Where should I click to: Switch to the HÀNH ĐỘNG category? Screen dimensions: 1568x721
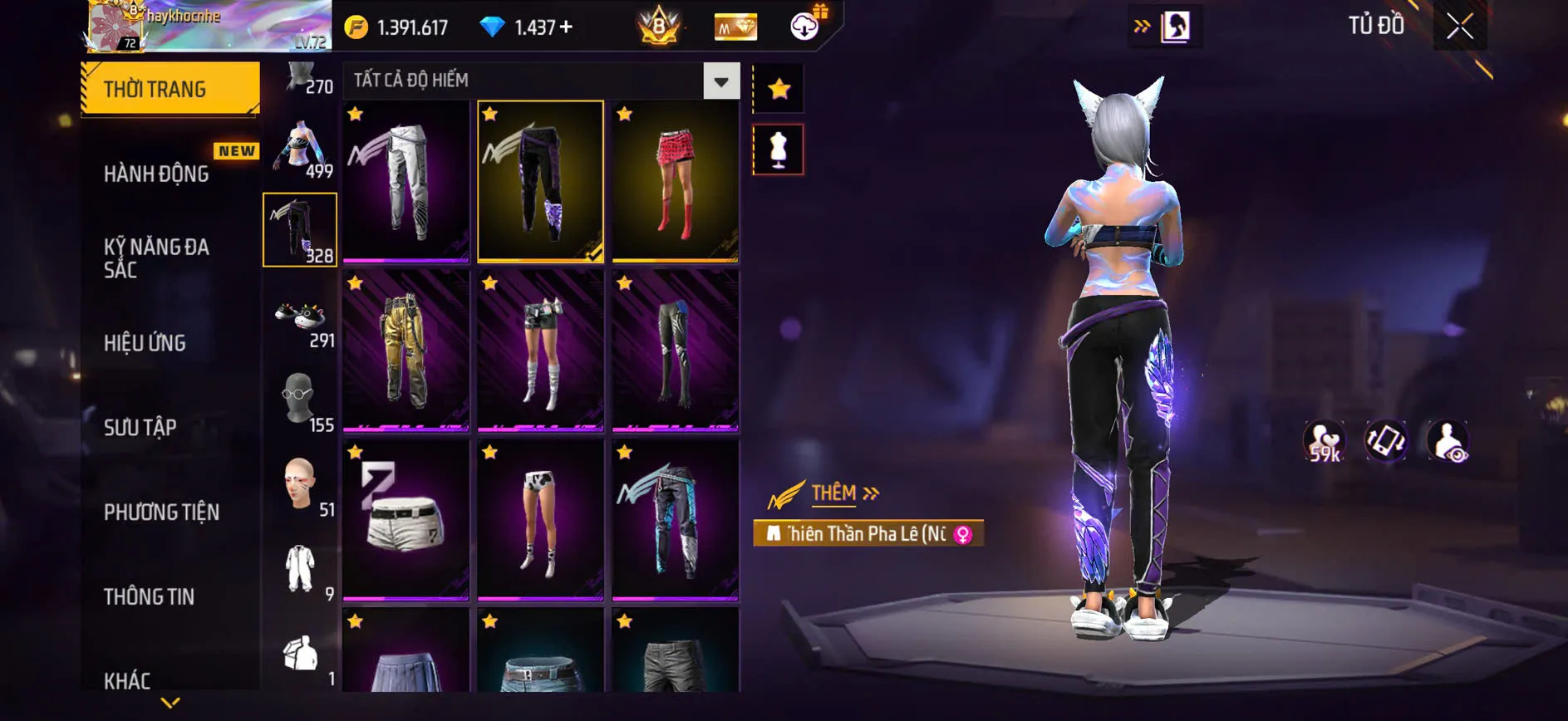click(155, 174)
